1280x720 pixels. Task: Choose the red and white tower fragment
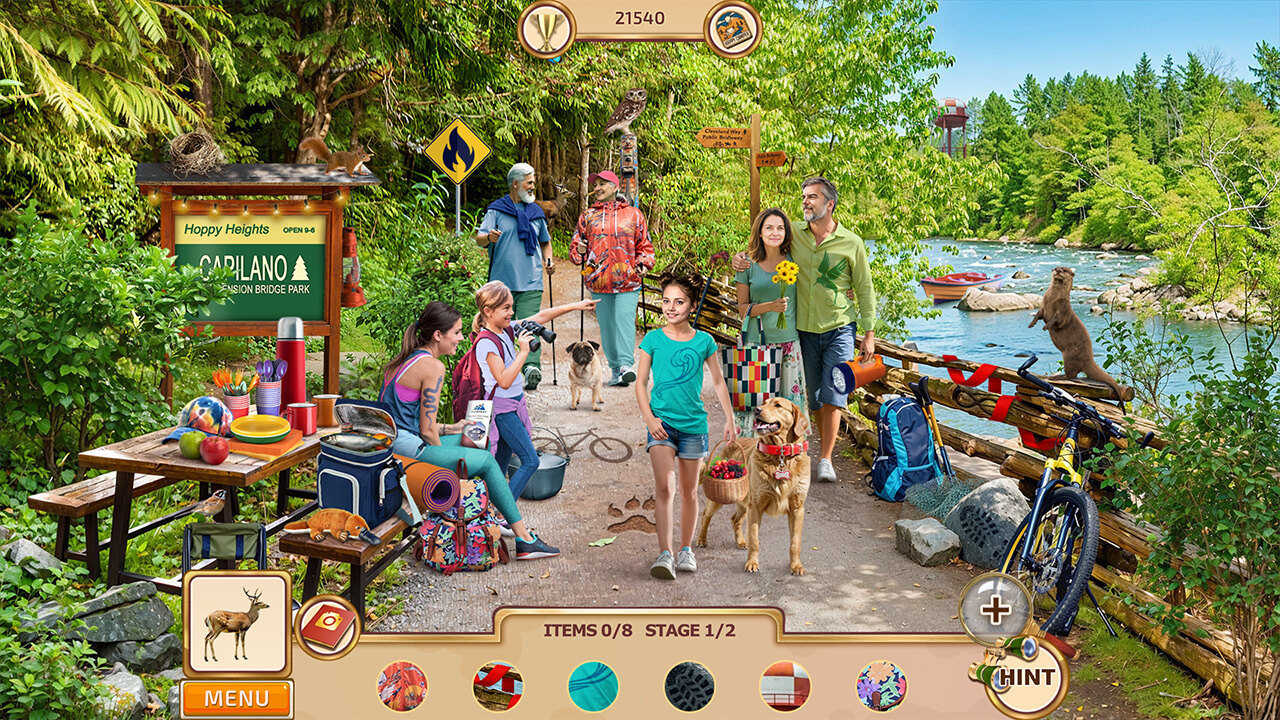pos(785,686)
